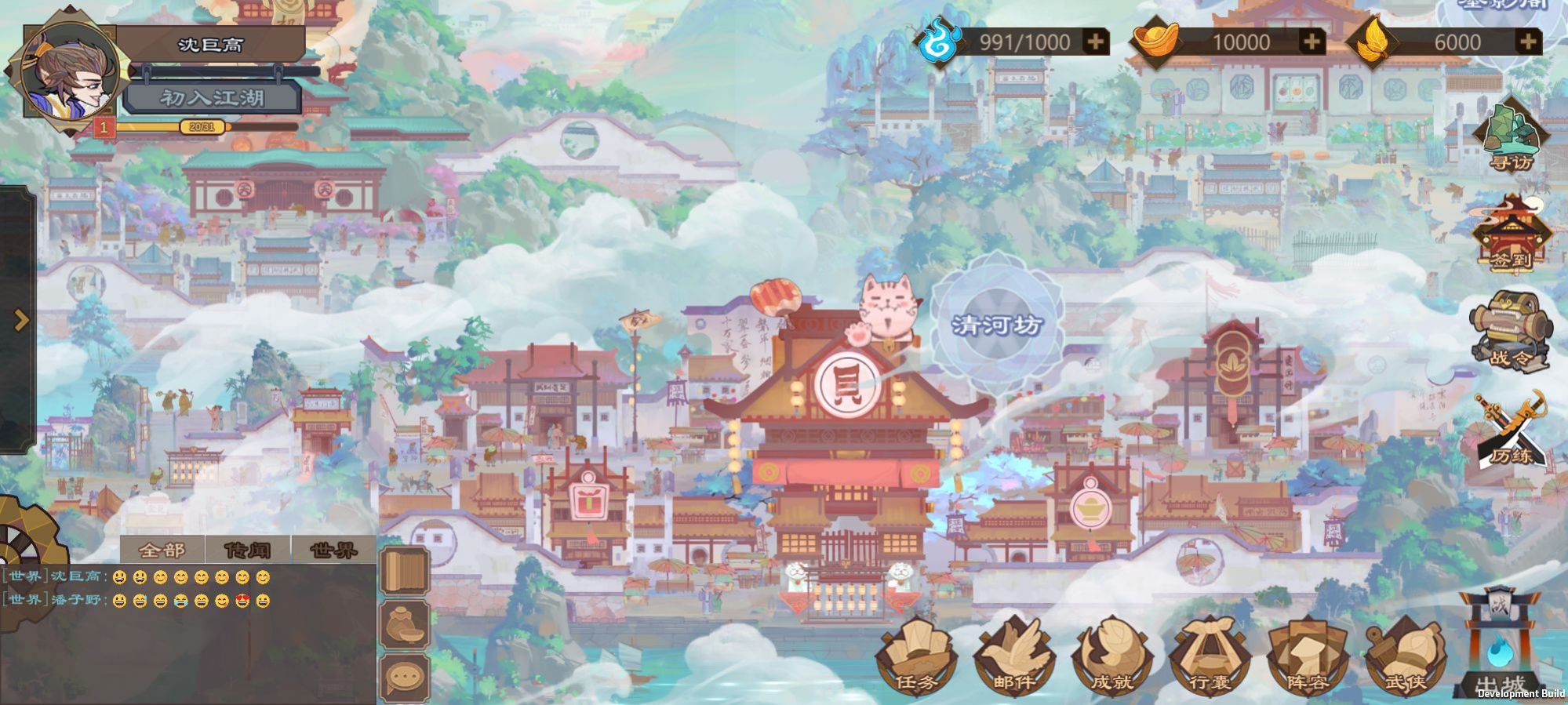This screenshot has width=1568, height=705.
Task: Open the 行囊 bag inventory
Action: pos(1210,657)
